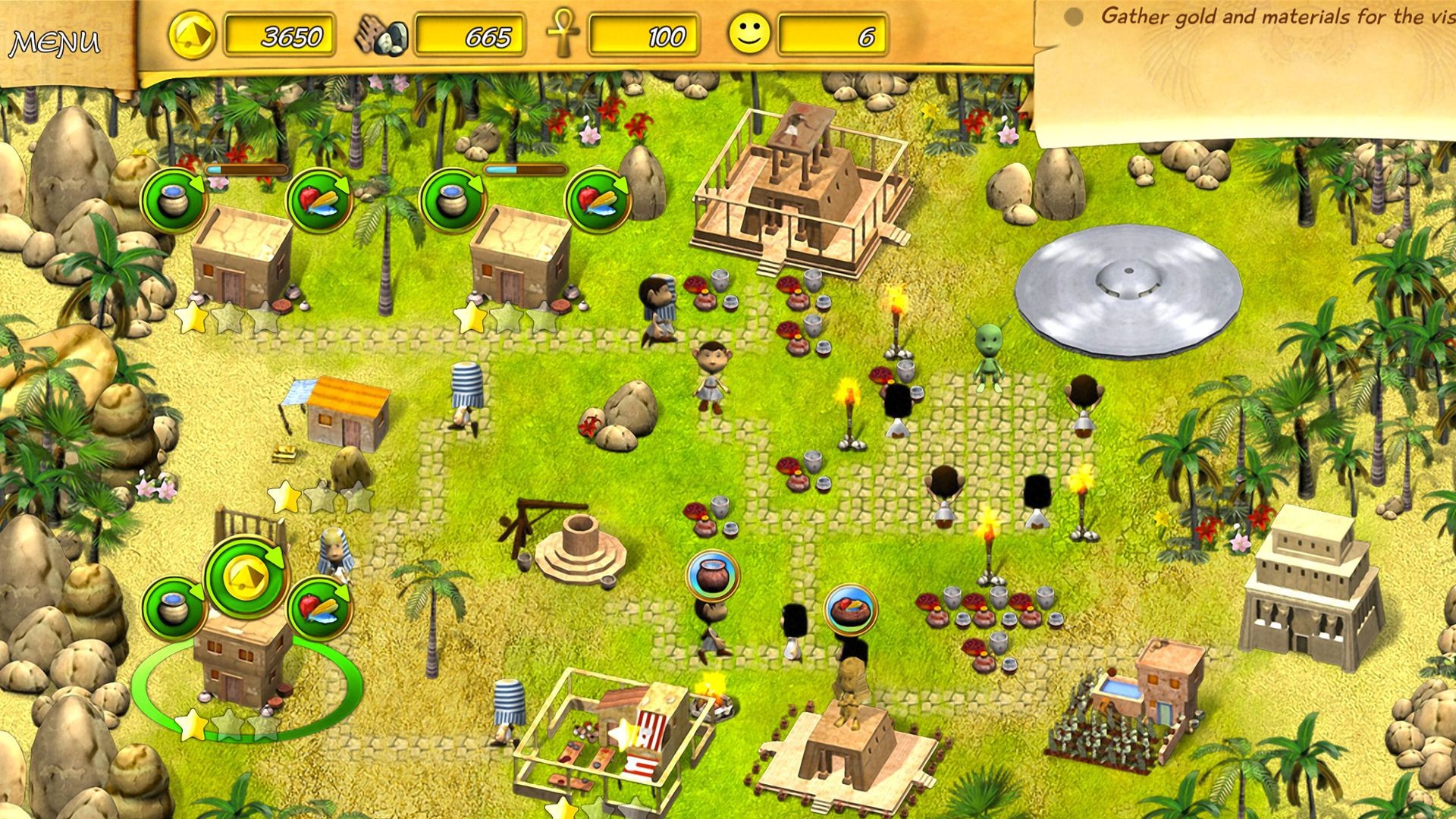
Task: Select the food upgrade icon on the first house
Action: pyautogui.click(x=318, y=199)
